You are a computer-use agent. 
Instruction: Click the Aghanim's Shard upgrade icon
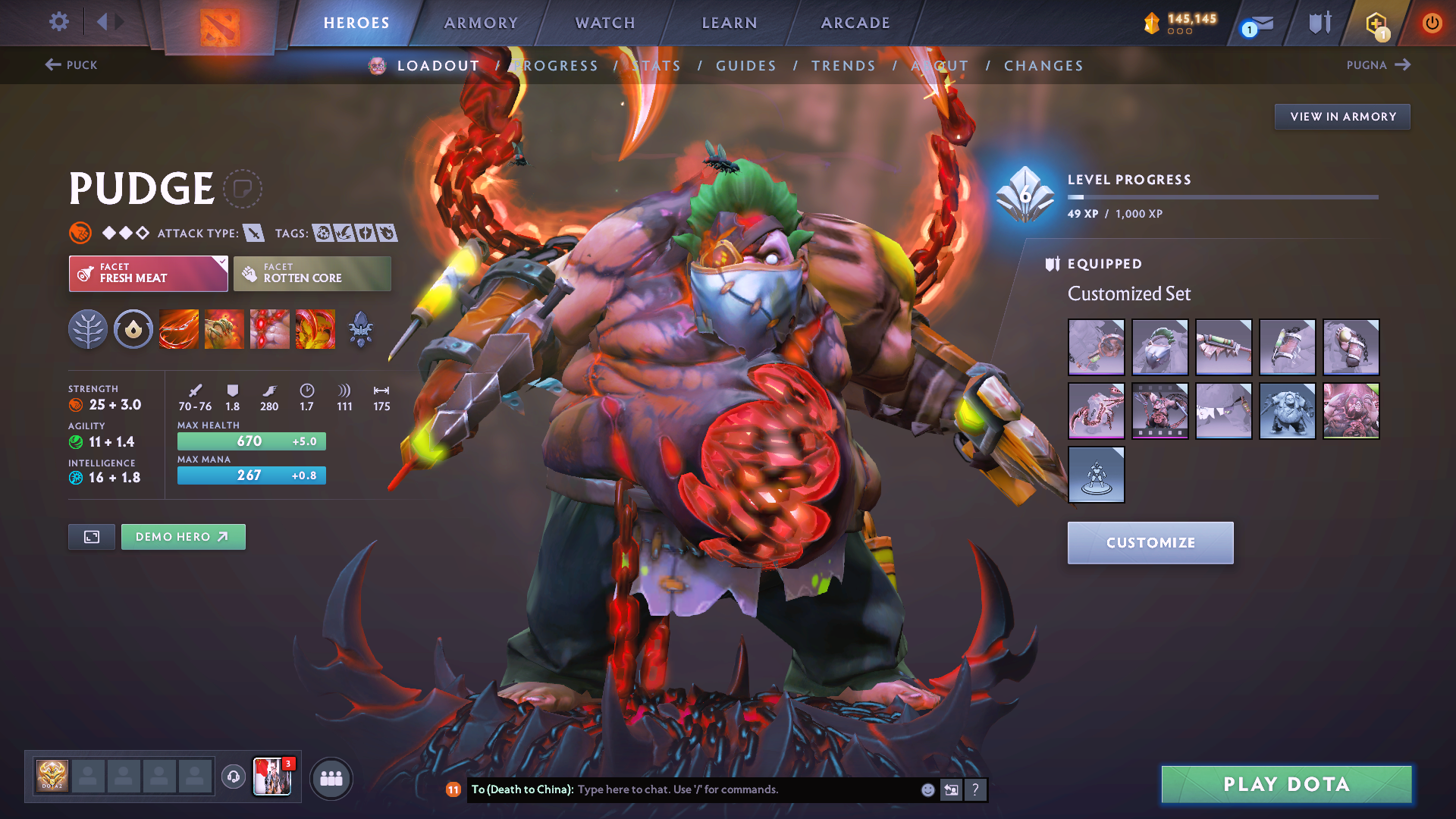pos(360,328)
